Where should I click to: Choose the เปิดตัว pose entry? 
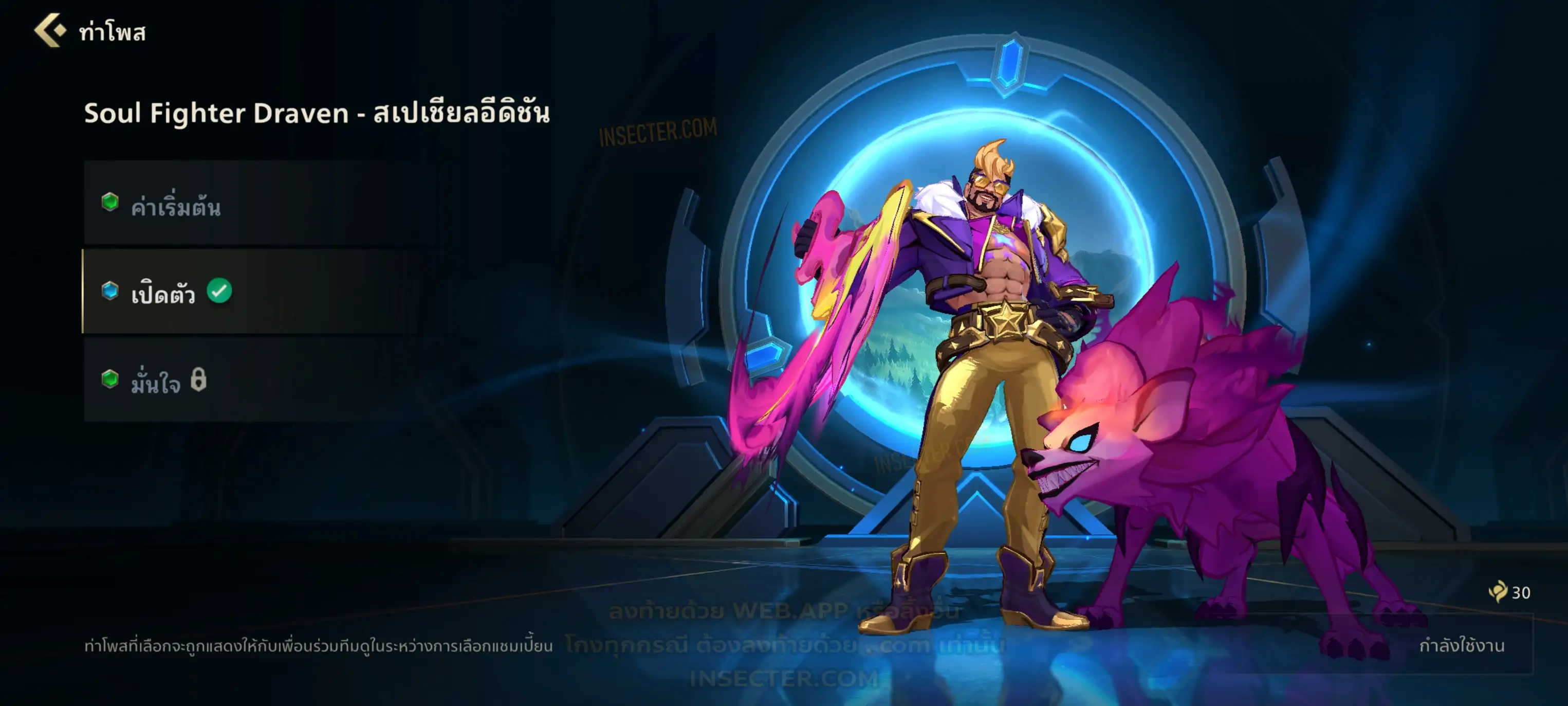(262, 292)
